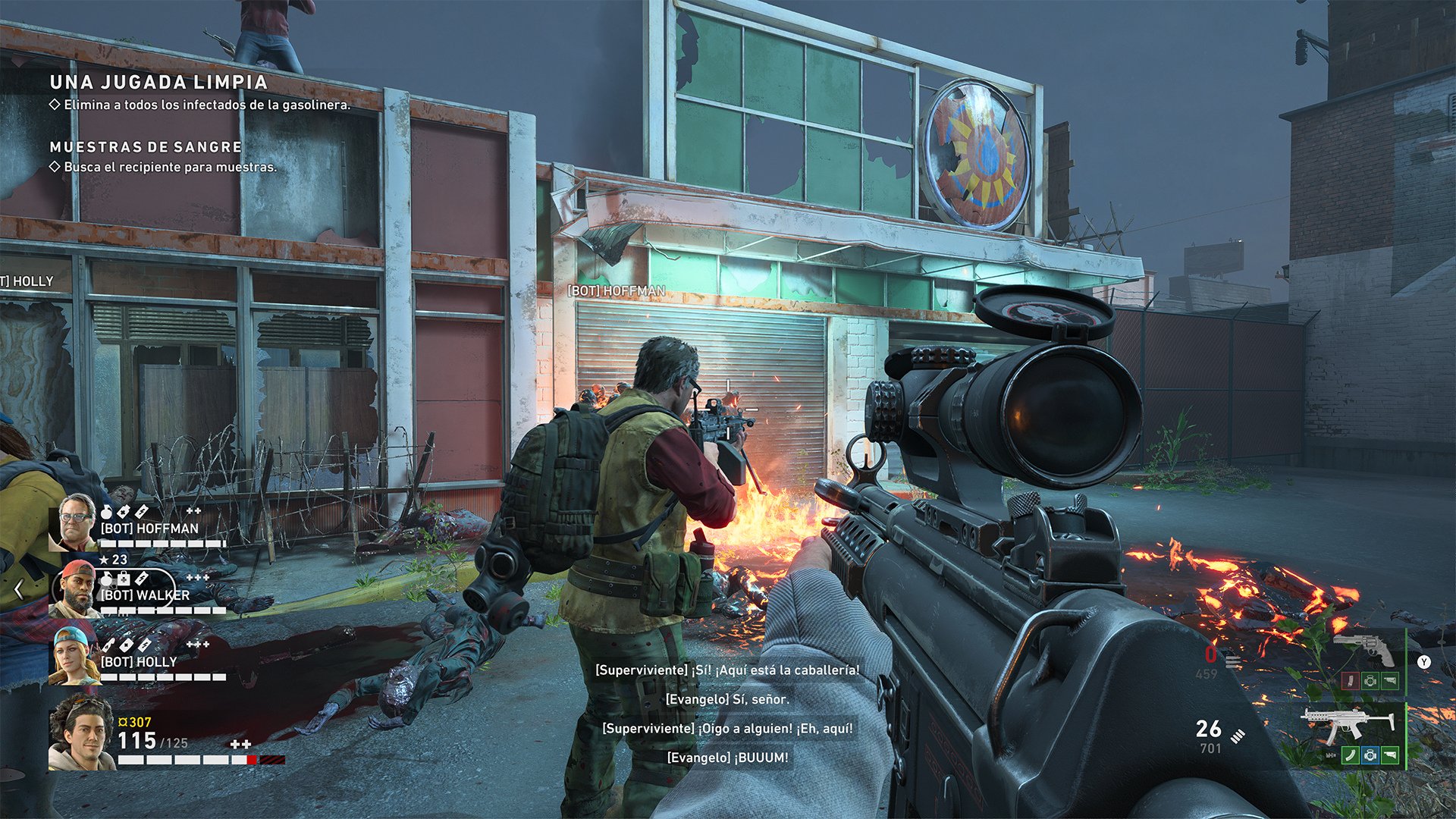Click the red-outlined magazine icon under the revolver
Image resolution: width=1456 pixels, height=819 pixels.
(x=1351, y=681)
